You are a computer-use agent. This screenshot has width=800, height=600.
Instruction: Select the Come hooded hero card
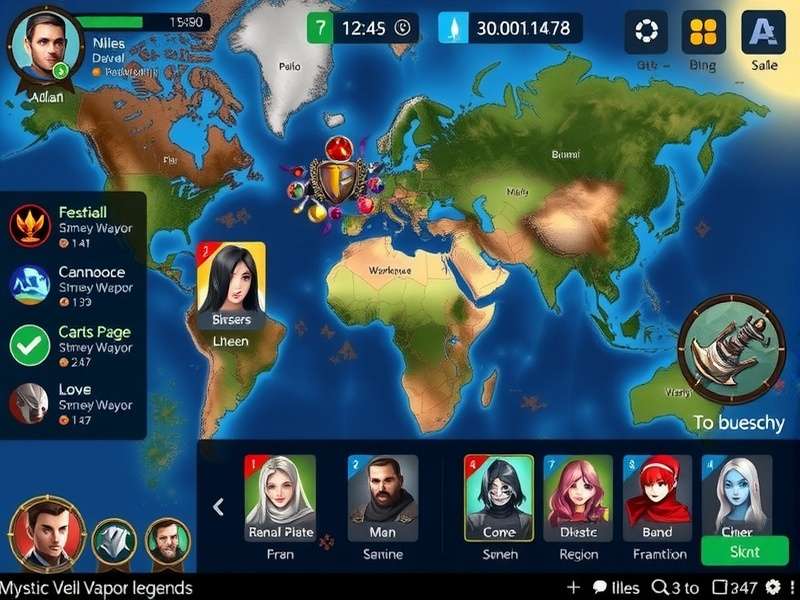pos(499,498)
